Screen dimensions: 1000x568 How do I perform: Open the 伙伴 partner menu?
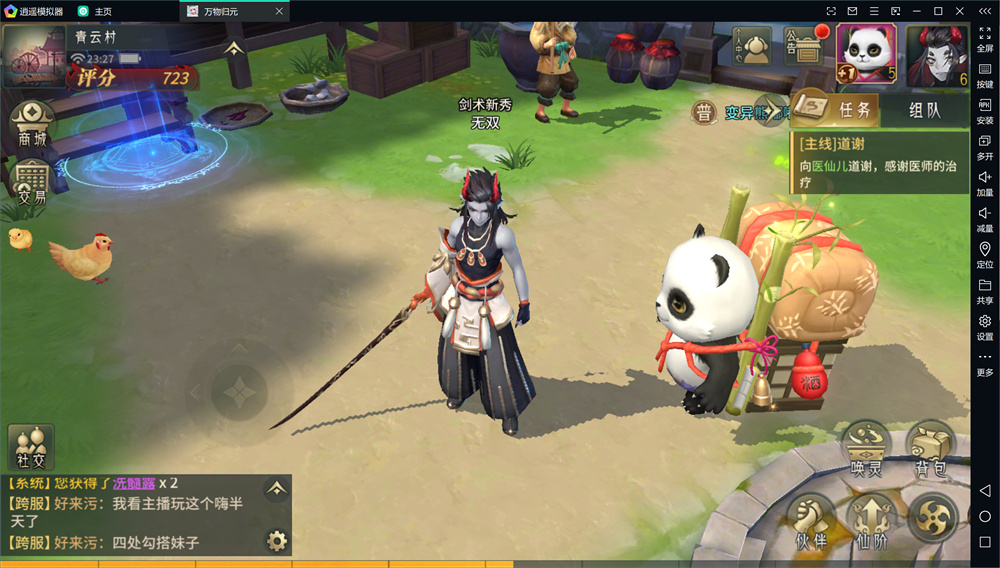pos(809,522)
